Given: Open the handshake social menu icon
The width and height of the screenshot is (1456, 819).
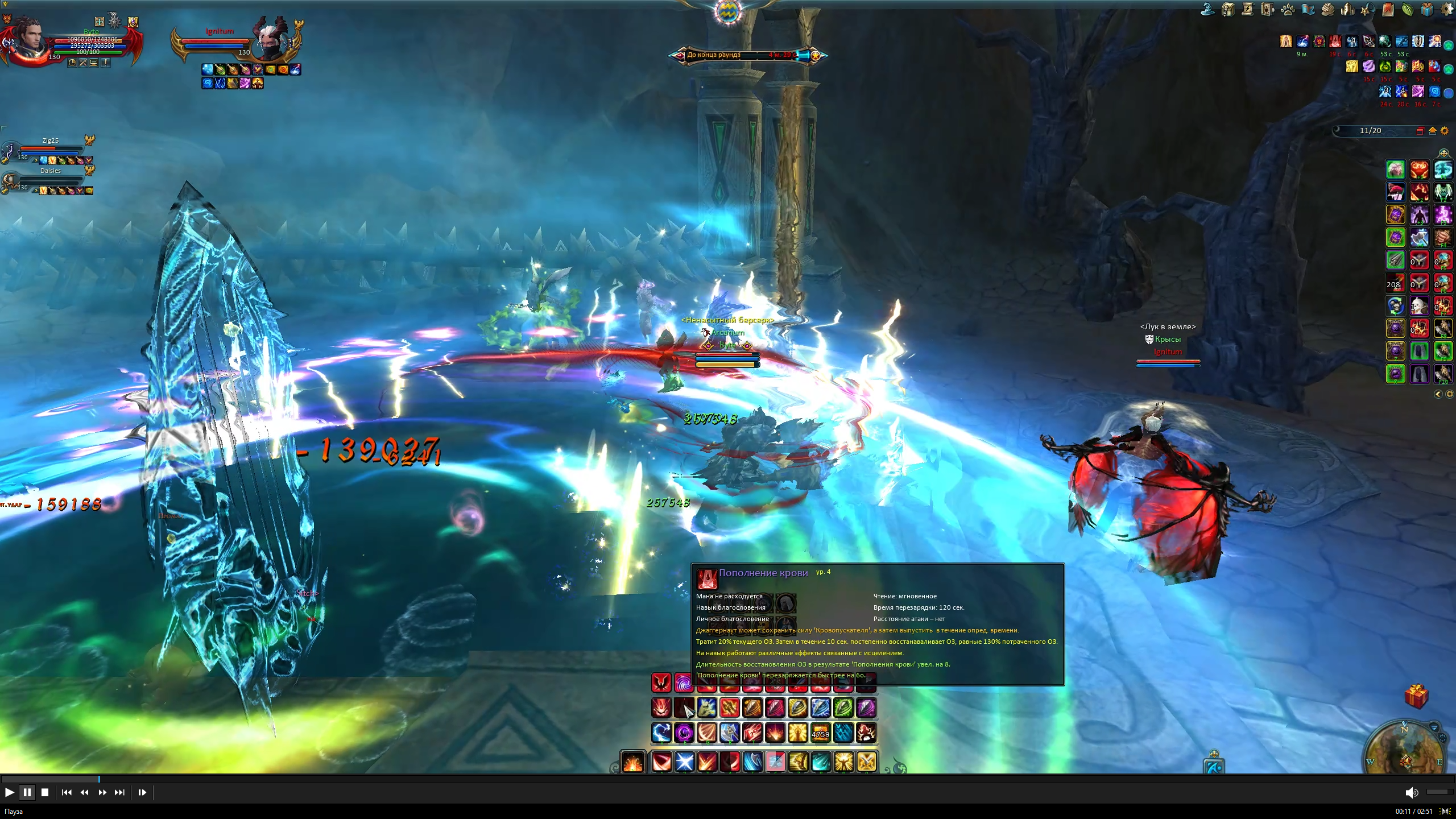Looking at the screenshot, I should pos(1327,10).
